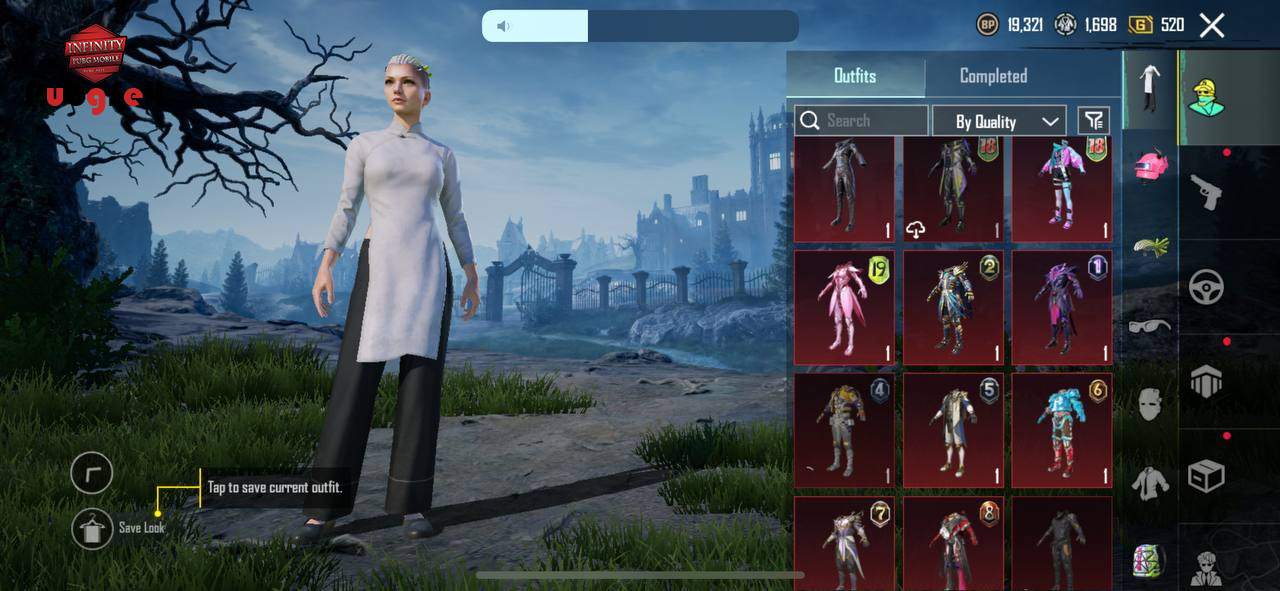Select the cyan and red outfit badge 6
This screenshot has width=1280, height=591.
(1062, 430)
